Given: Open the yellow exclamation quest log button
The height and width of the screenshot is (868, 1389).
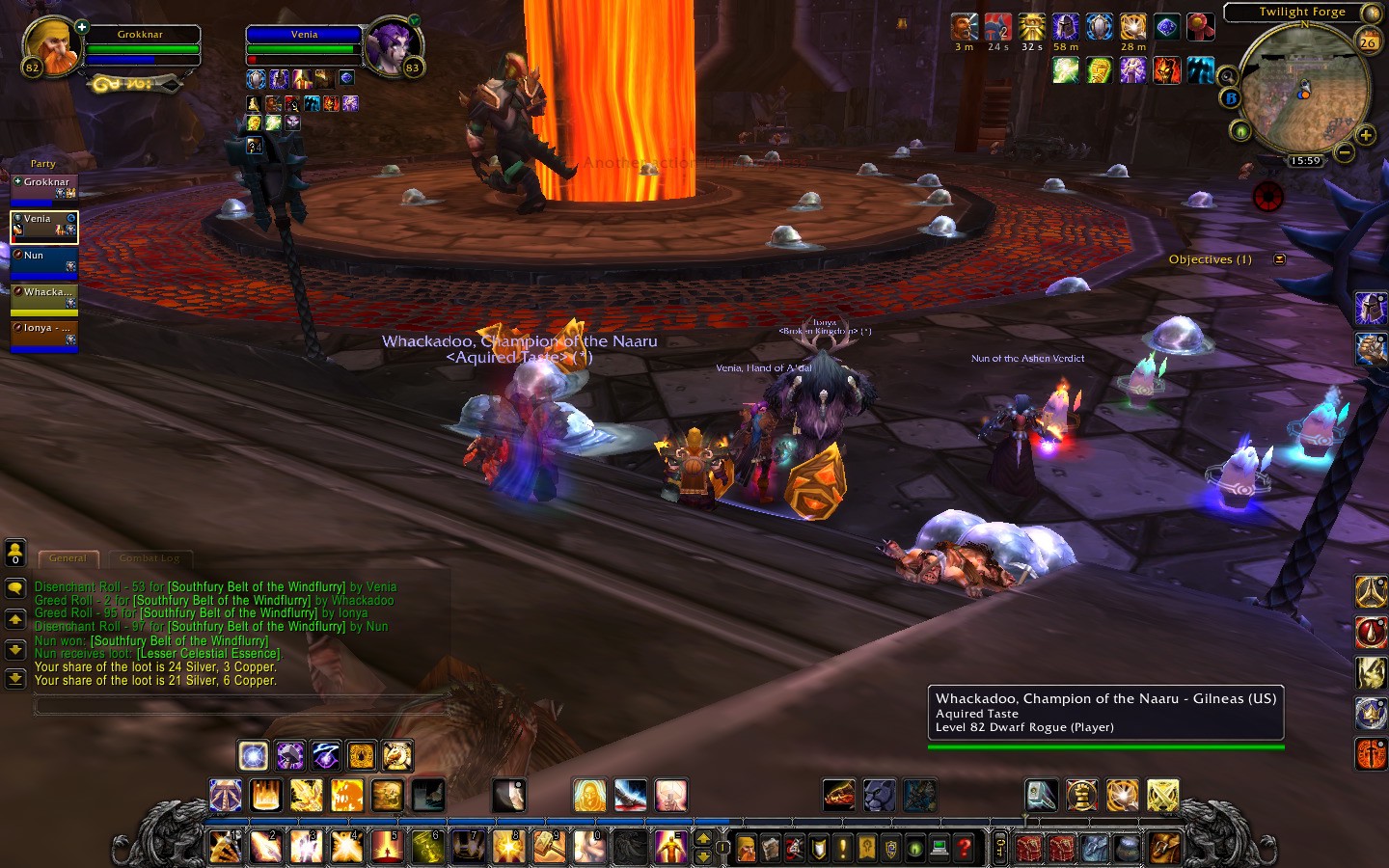Looking at the screenshot, I should (x=843, y=848).
